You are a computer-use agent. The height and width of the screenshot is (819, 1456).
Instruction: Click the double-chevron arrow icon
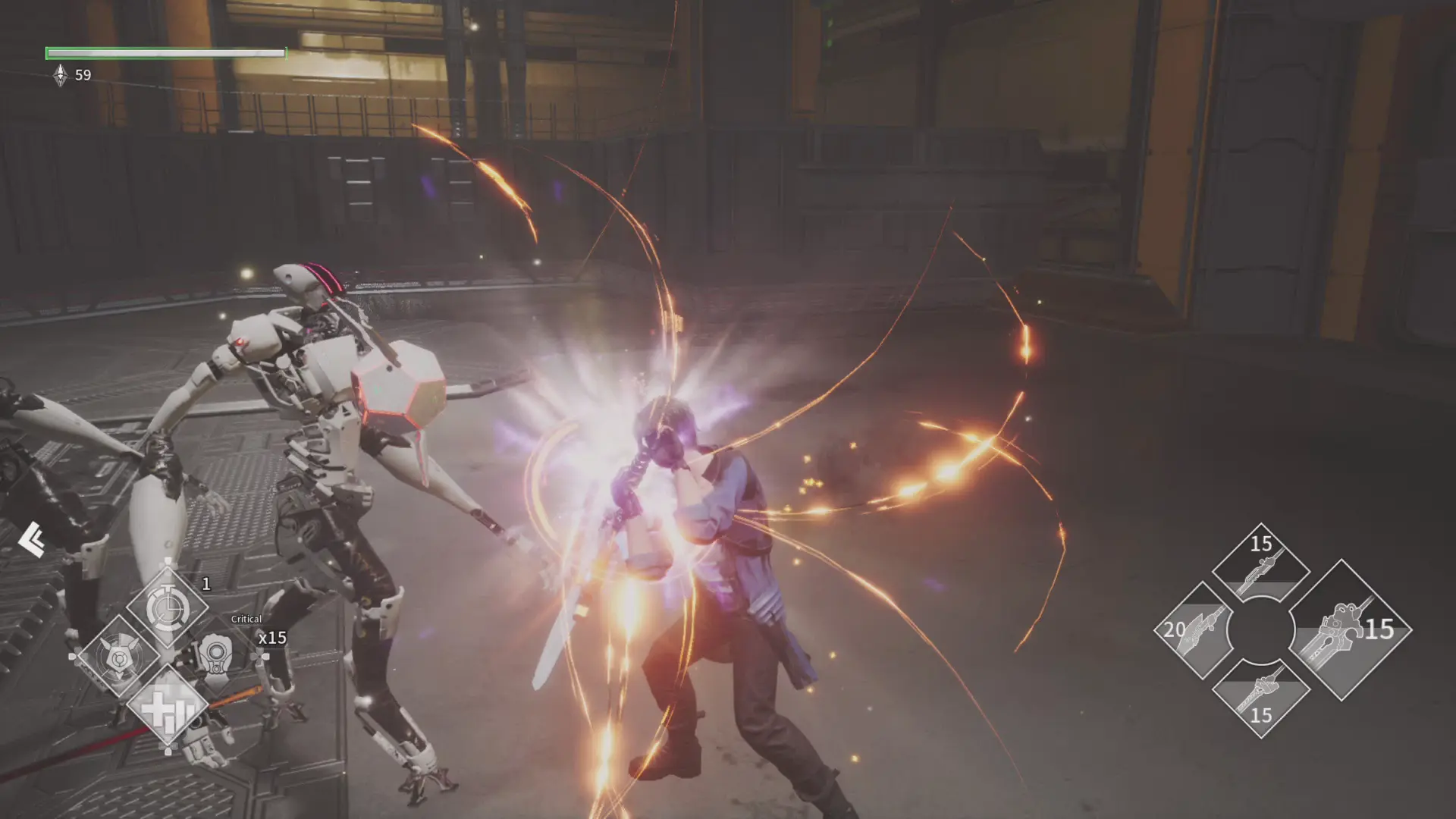click(x=31, y=539)
